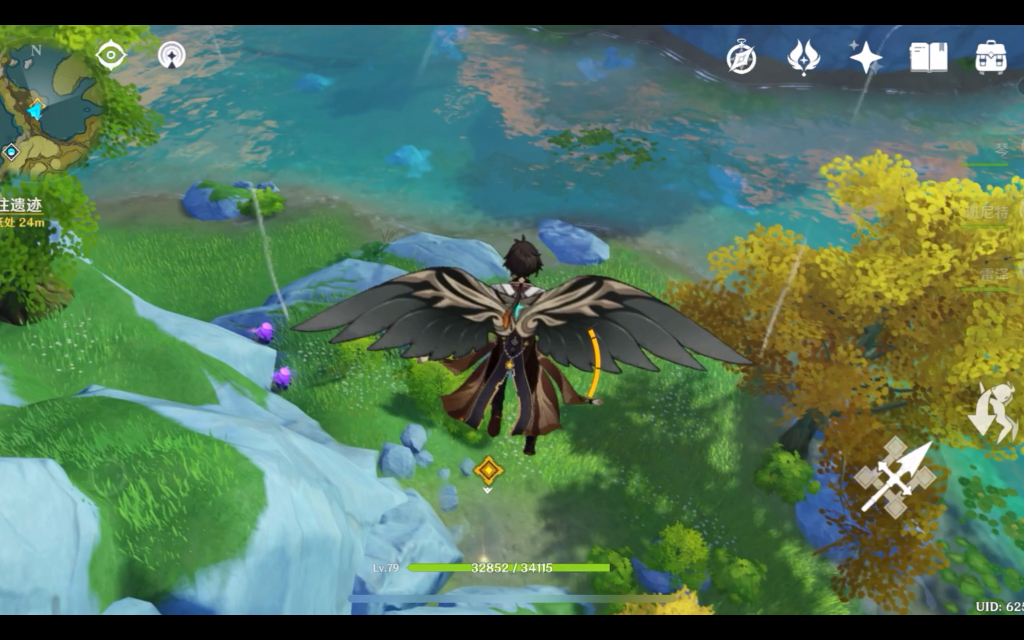Viewport: 1024px width, 640px height.
Task: Open the Wish winged star icon
Action: tap(804, 57)
